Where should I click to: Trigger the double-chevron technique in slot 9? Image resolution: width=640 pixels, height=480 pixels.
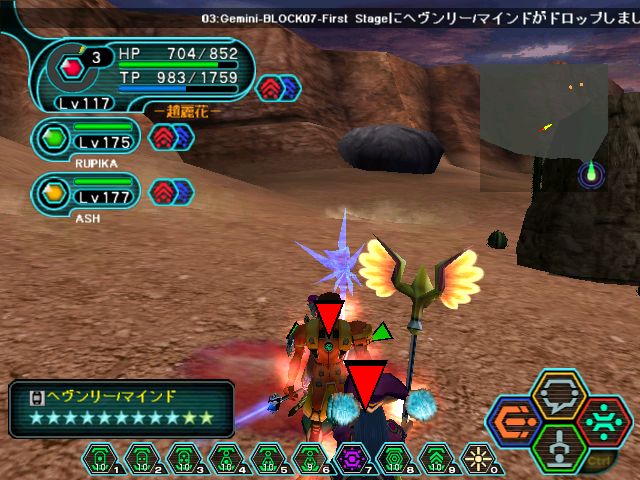pos(437,459)
